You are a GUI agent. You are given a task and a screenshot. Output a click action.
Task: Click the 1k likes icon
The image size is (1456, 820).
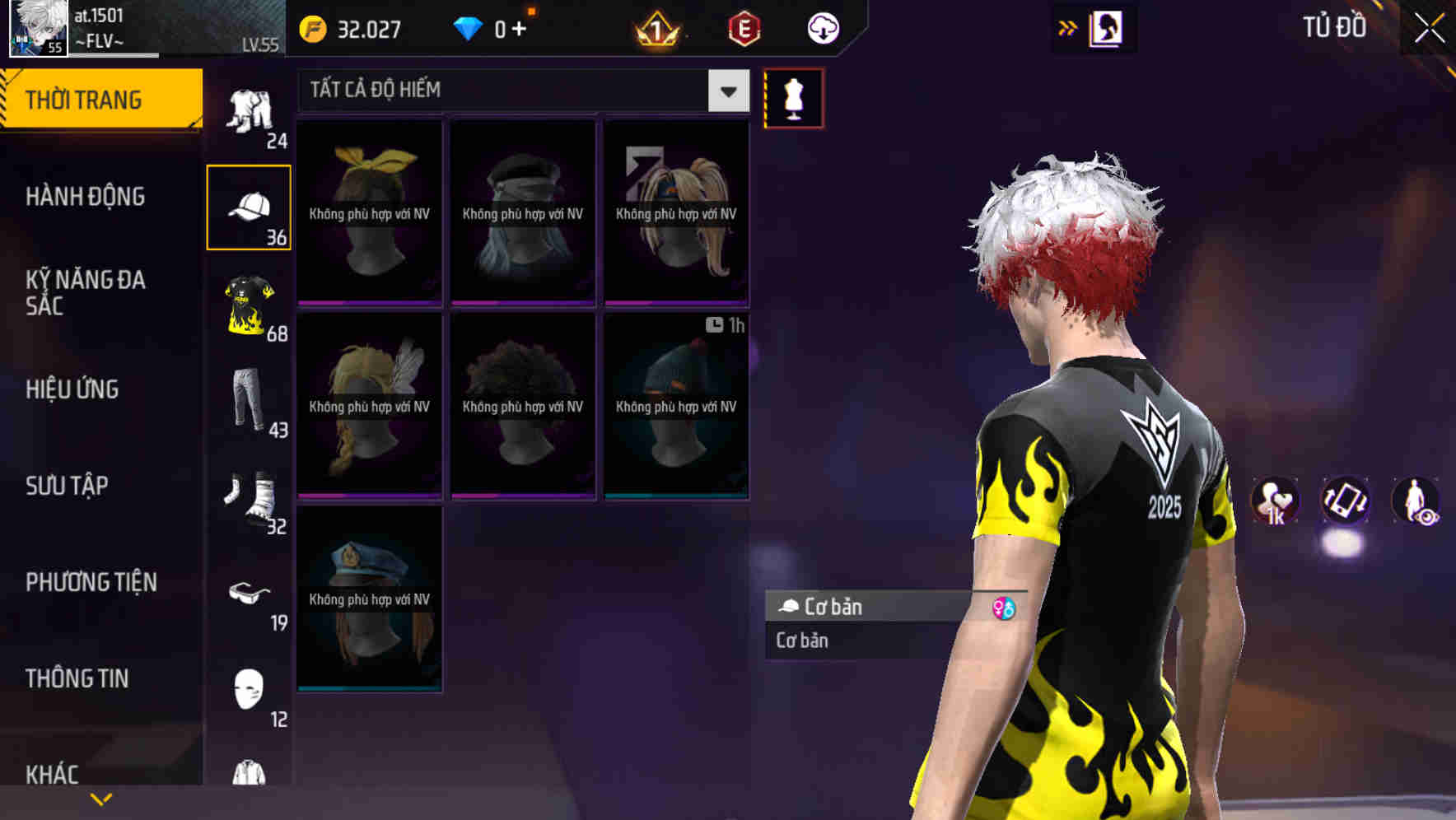pyautogui.click(x=1276, y=502)
